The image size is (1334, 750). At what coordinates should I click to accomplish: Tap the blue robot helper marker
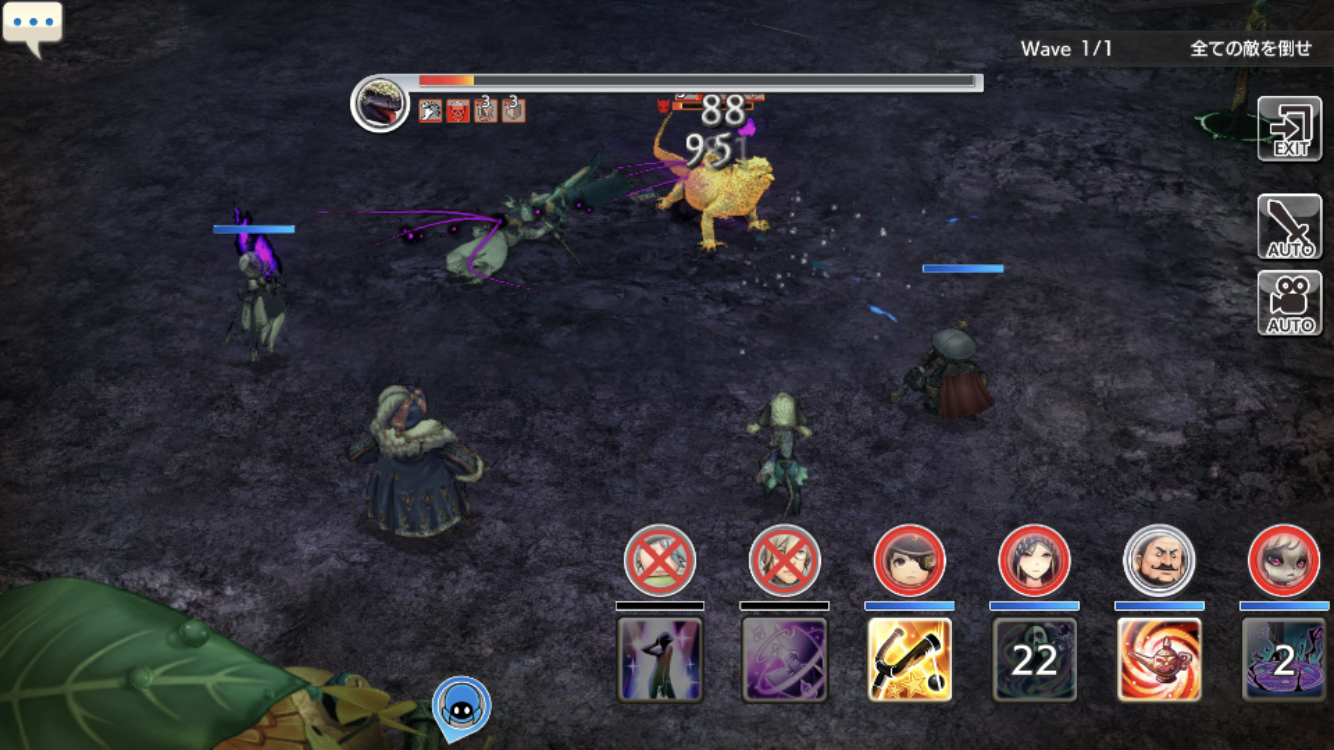click(462, 704)
